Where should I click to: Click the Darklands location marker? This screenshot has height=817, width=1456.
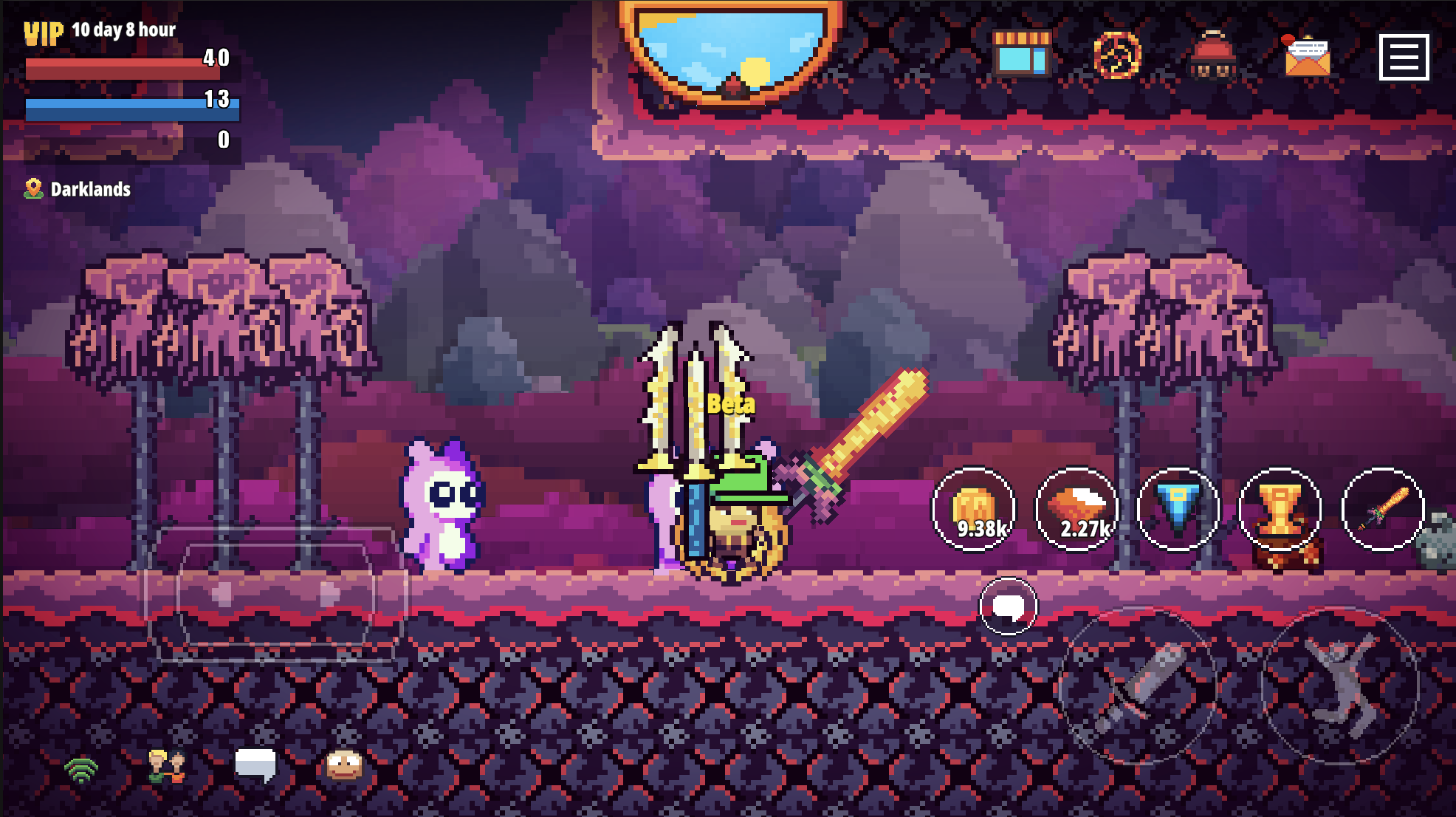(77, 189)
